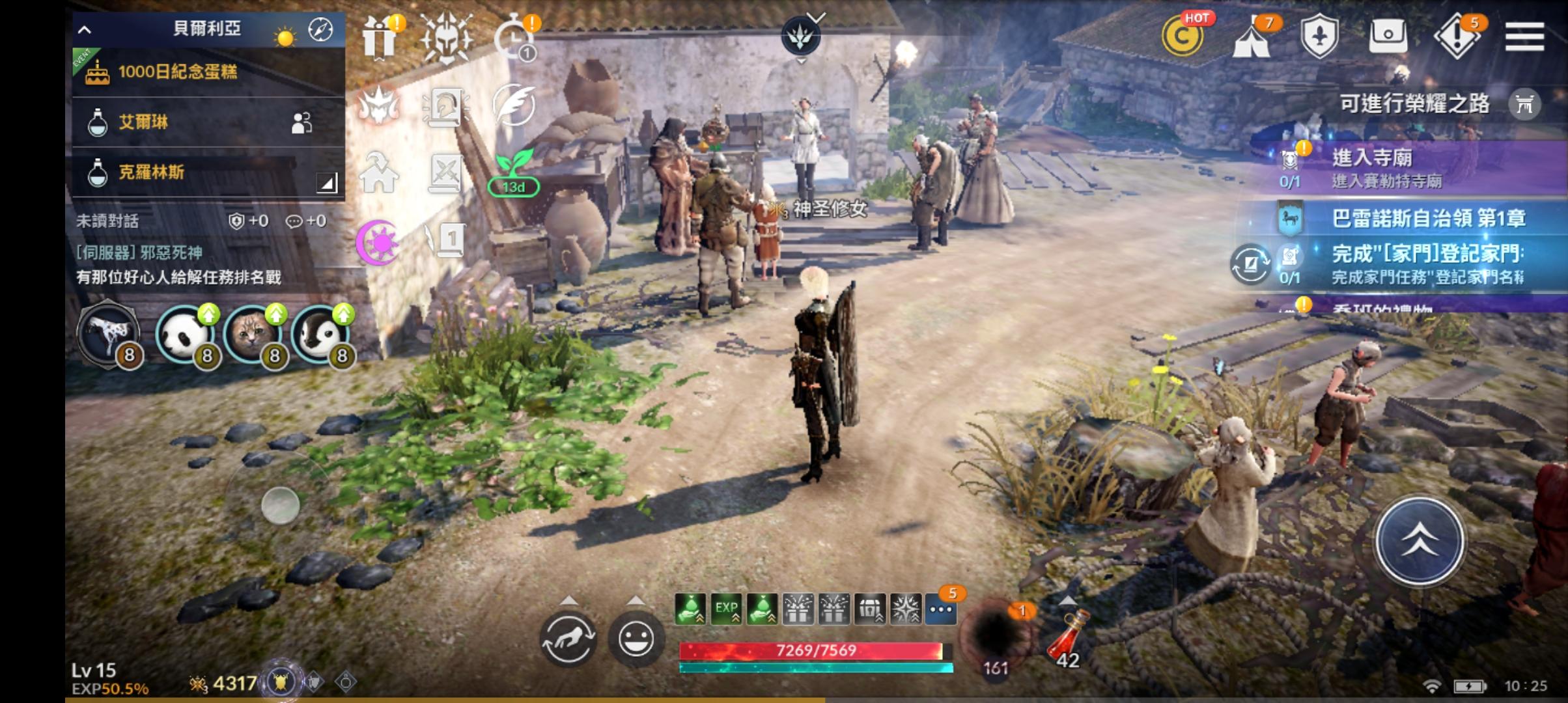Open the smiley emote button
The image size is (1568, 703).
coord(636,639)
